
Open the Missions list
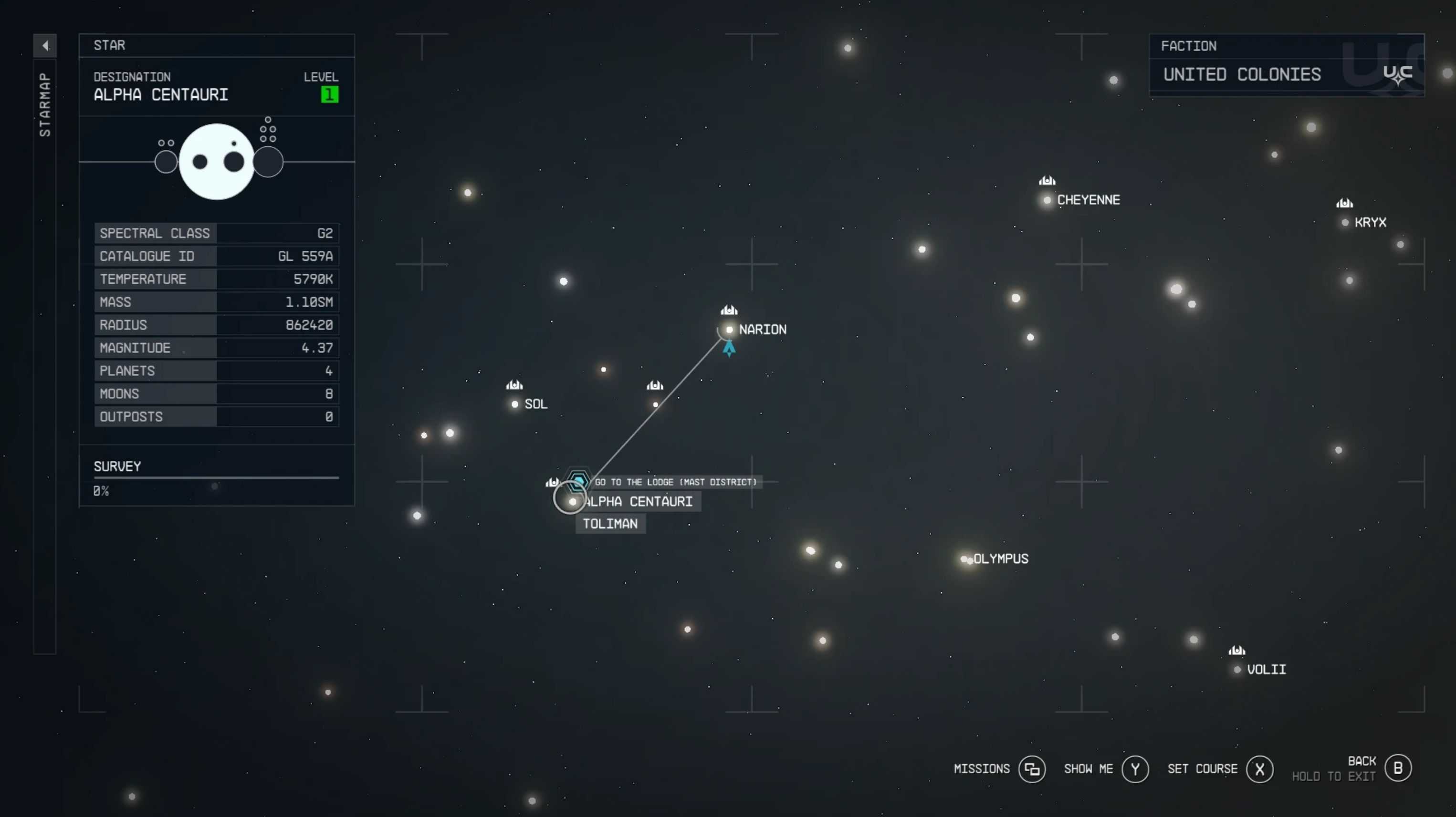point(1032,769)
